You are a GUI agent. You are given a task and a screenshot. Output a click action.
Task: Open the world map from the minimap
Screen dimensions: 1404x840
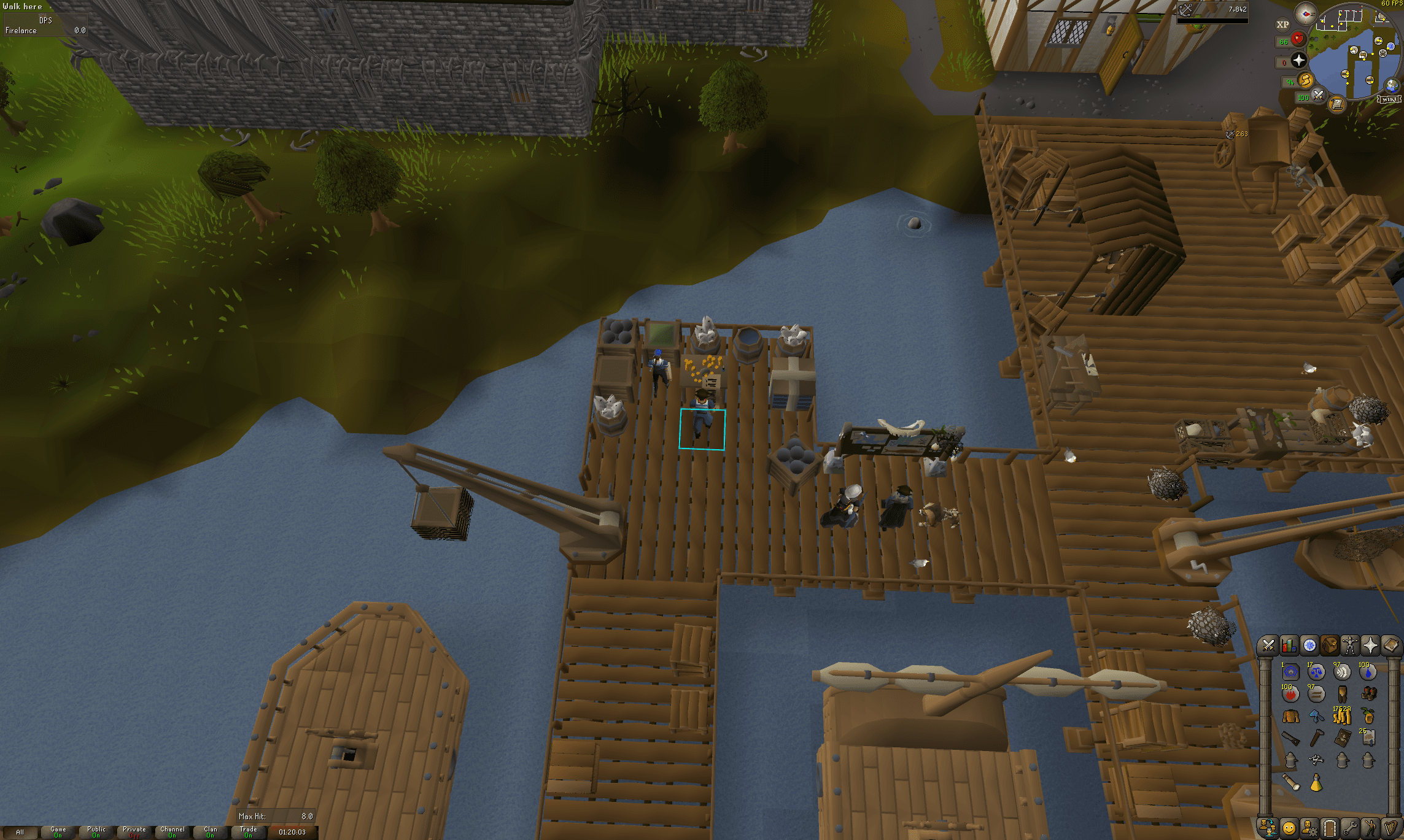click(1390, 86)
